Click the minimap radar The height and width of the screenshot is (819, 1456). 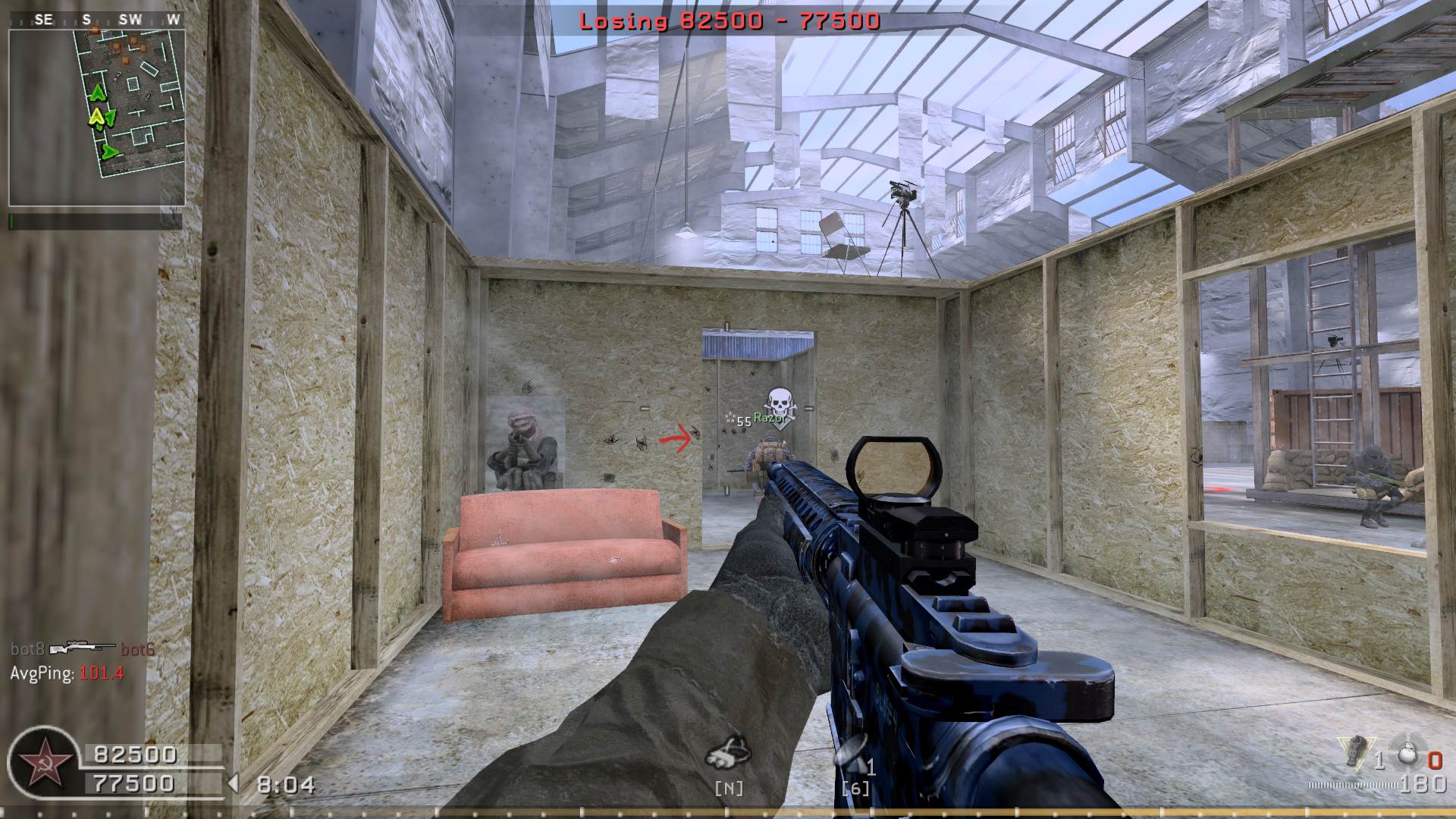pyautogui.click(x=97, y=118)
